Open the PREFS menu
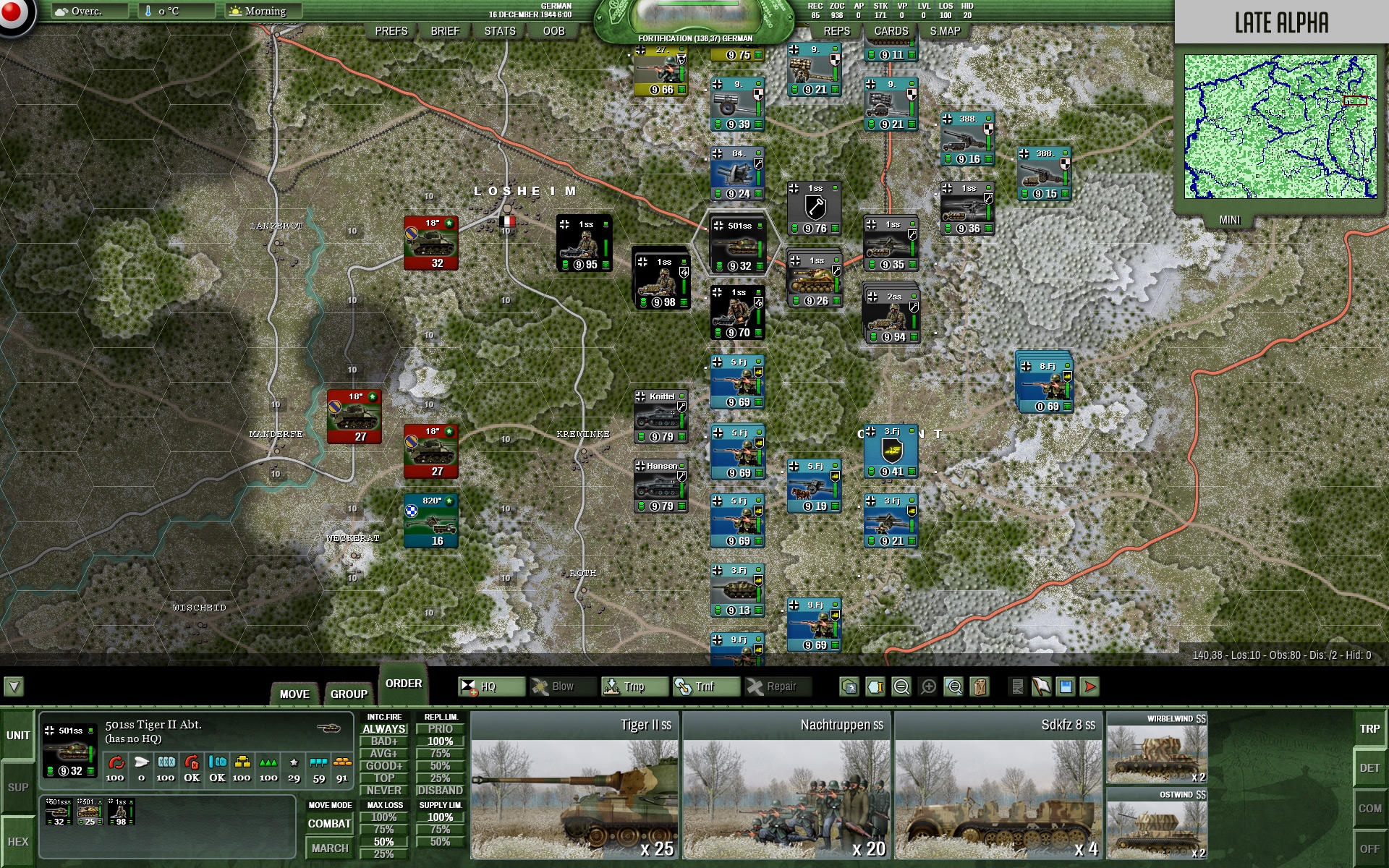Image resolution: width=1389 pixels, height=868 pixels. click(391, 31)
